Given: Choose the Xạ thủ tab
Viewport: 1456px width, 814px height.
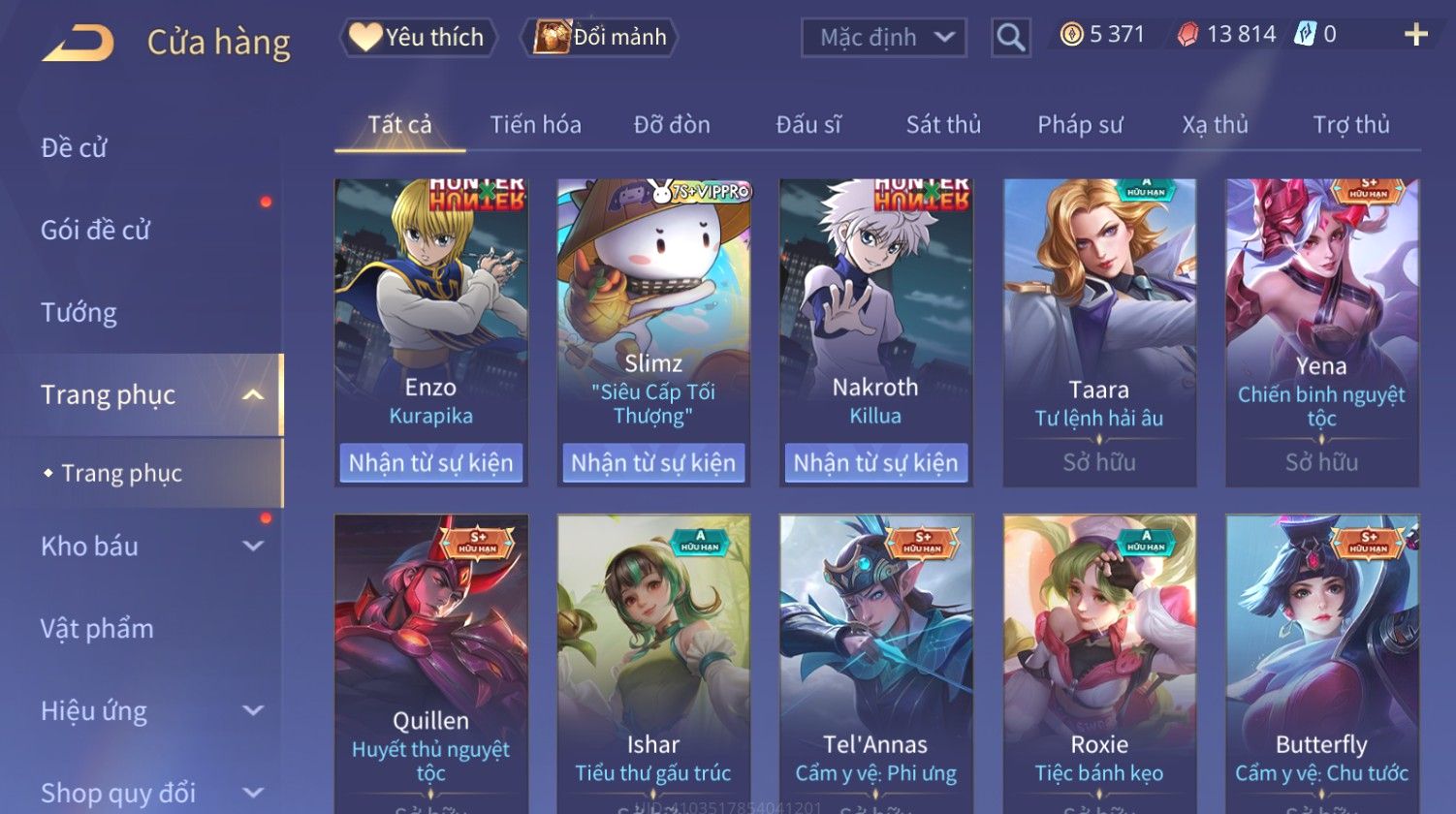Looking at the screenshot, I should pos(1215,125).
